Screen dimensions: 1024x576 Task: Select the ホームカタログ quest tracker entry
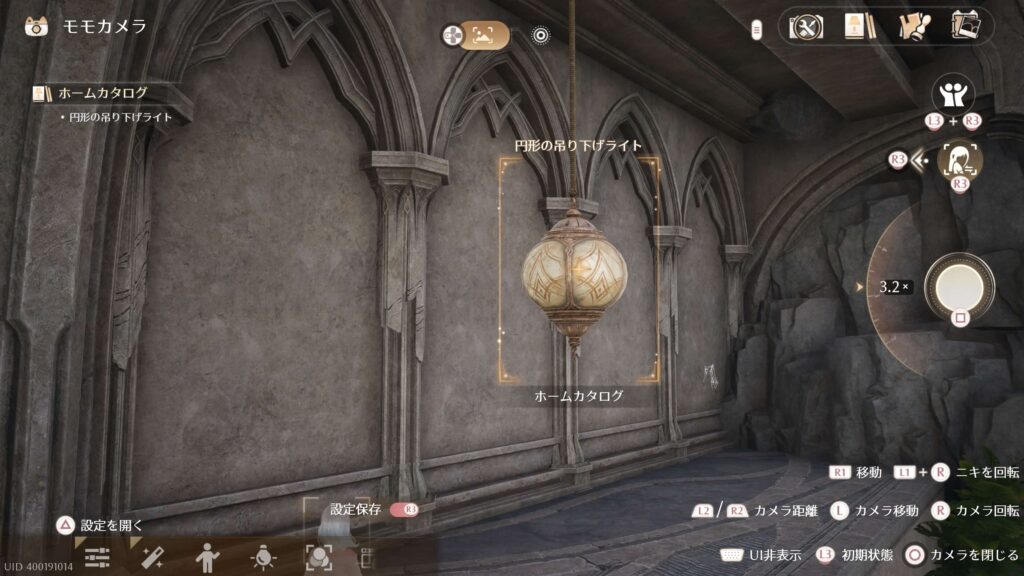(x=102, y=93)
